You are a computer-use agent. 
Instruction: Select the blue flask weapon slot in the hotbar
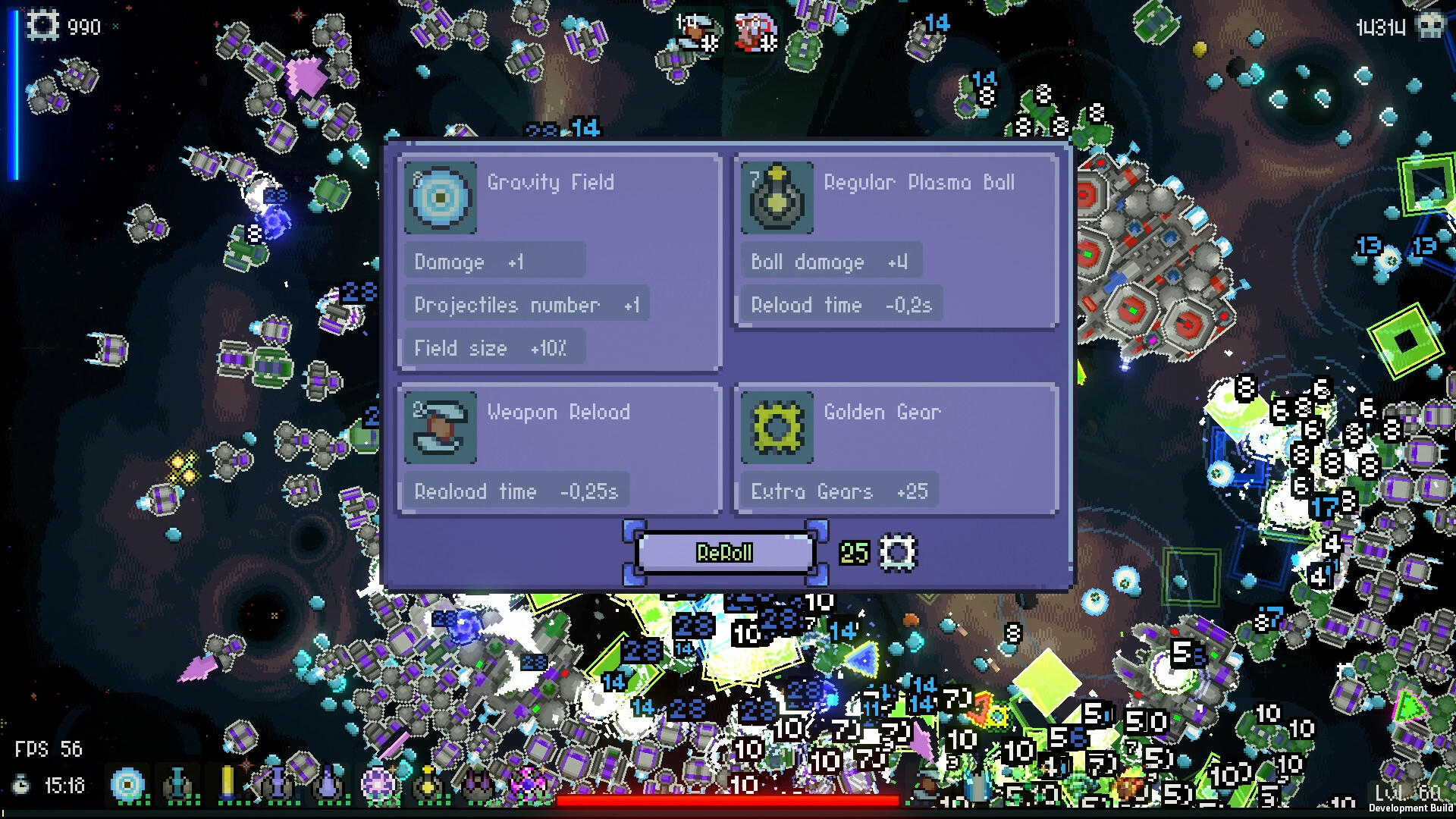click(177, 785)
